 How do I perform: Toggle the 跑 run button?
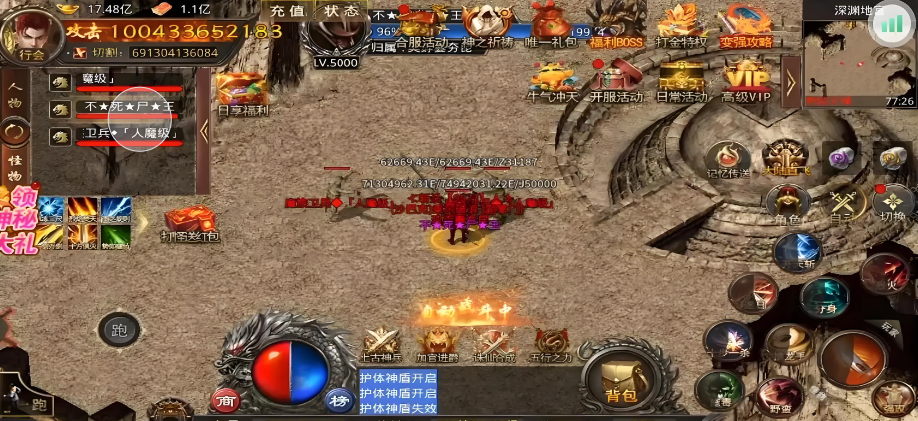(x=119, y=329)
